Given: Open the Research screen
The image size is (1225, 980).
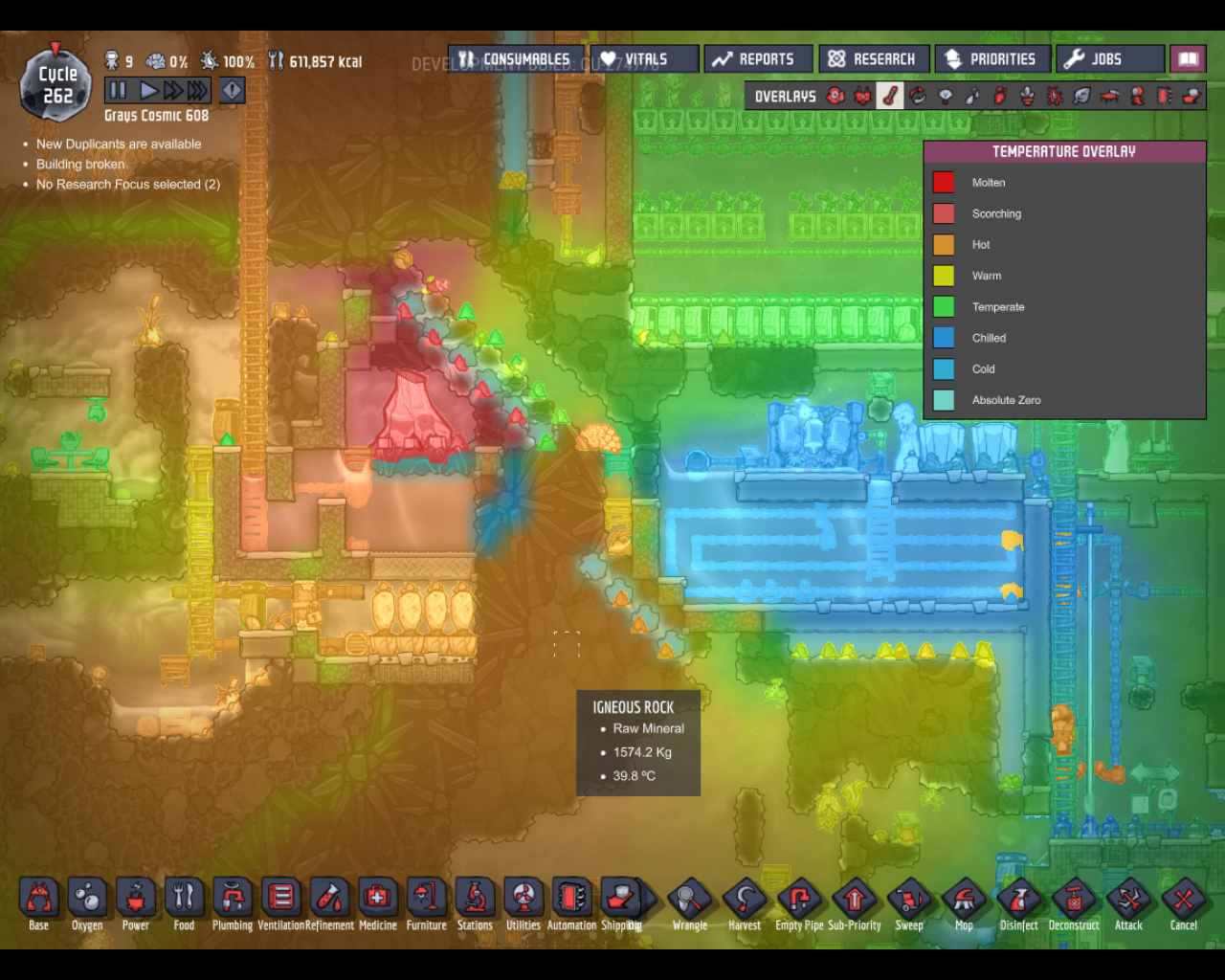Looking at the screenshot, I should (x=874, y=58).
